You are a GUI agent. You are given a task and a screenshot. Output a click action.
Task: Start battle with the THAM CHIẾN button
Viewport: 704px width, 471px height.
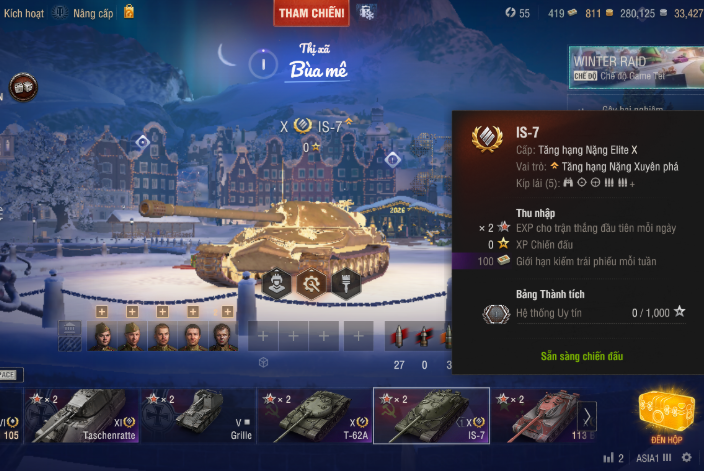pyautogui.click(x=311, y=13)
